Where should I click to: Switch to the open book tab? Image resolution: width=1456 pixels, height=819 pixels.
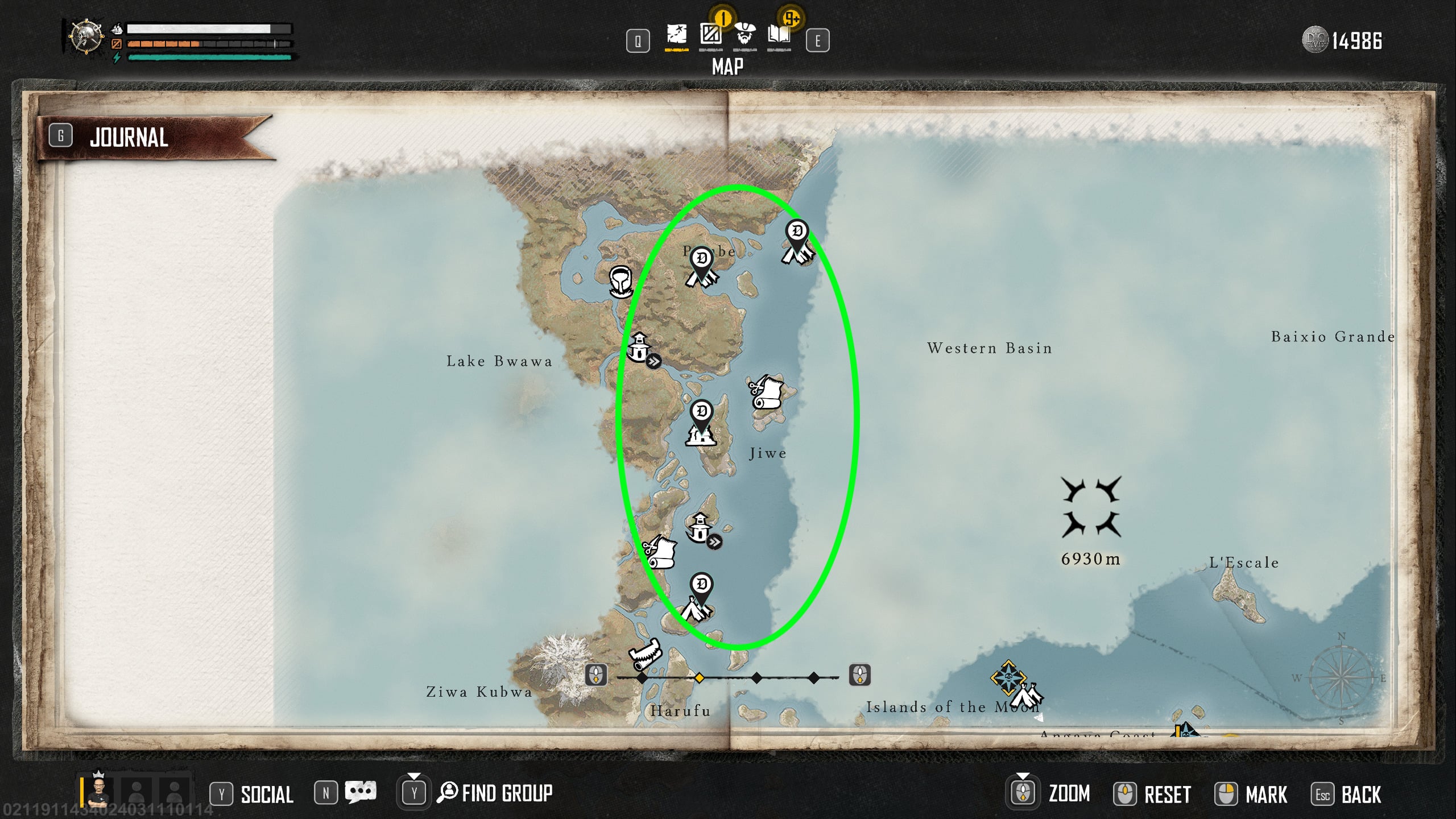pos(779,35)
